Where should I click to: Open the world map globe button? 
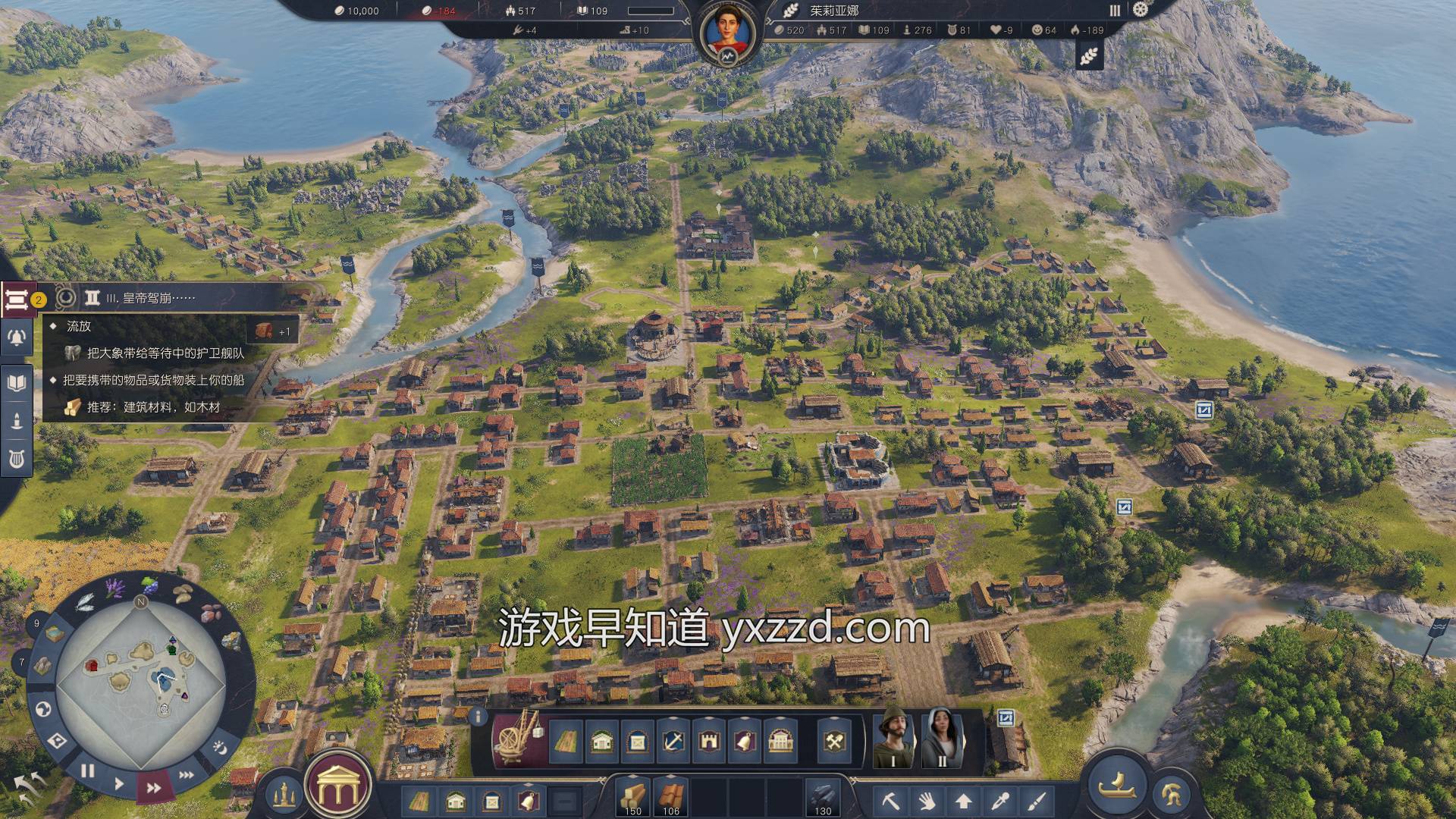point(43,709)
